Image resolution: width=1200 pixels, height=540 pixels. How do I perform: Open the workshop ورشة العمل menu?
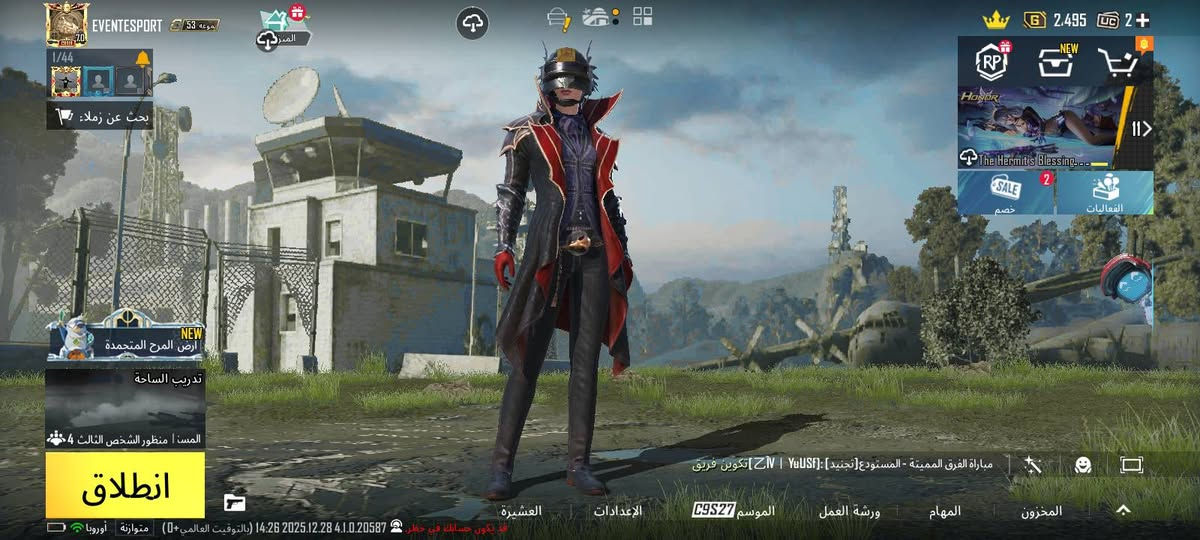click(851, 511)
